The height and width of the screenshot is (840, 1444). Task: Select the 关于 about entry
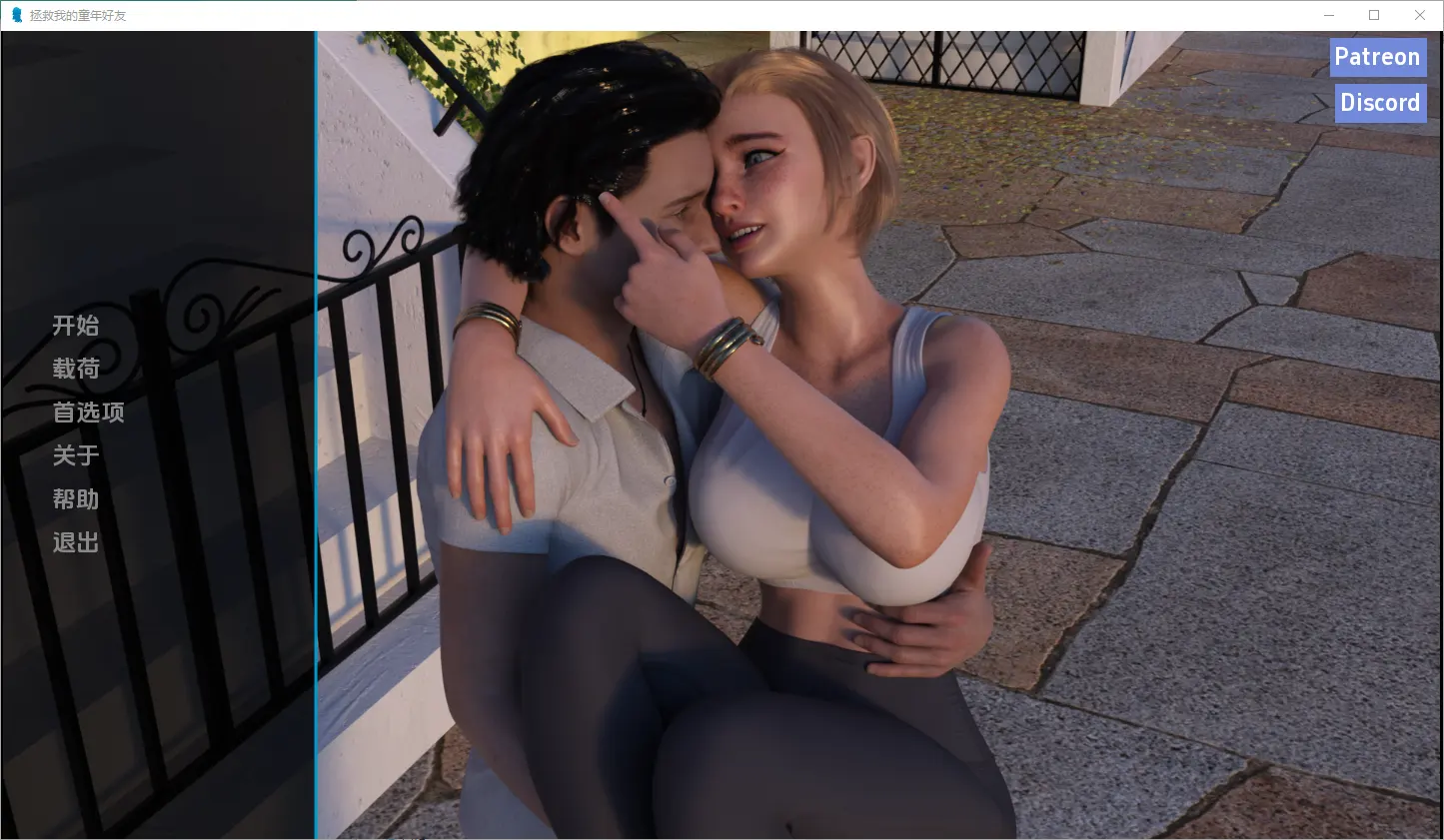[76, 455]
